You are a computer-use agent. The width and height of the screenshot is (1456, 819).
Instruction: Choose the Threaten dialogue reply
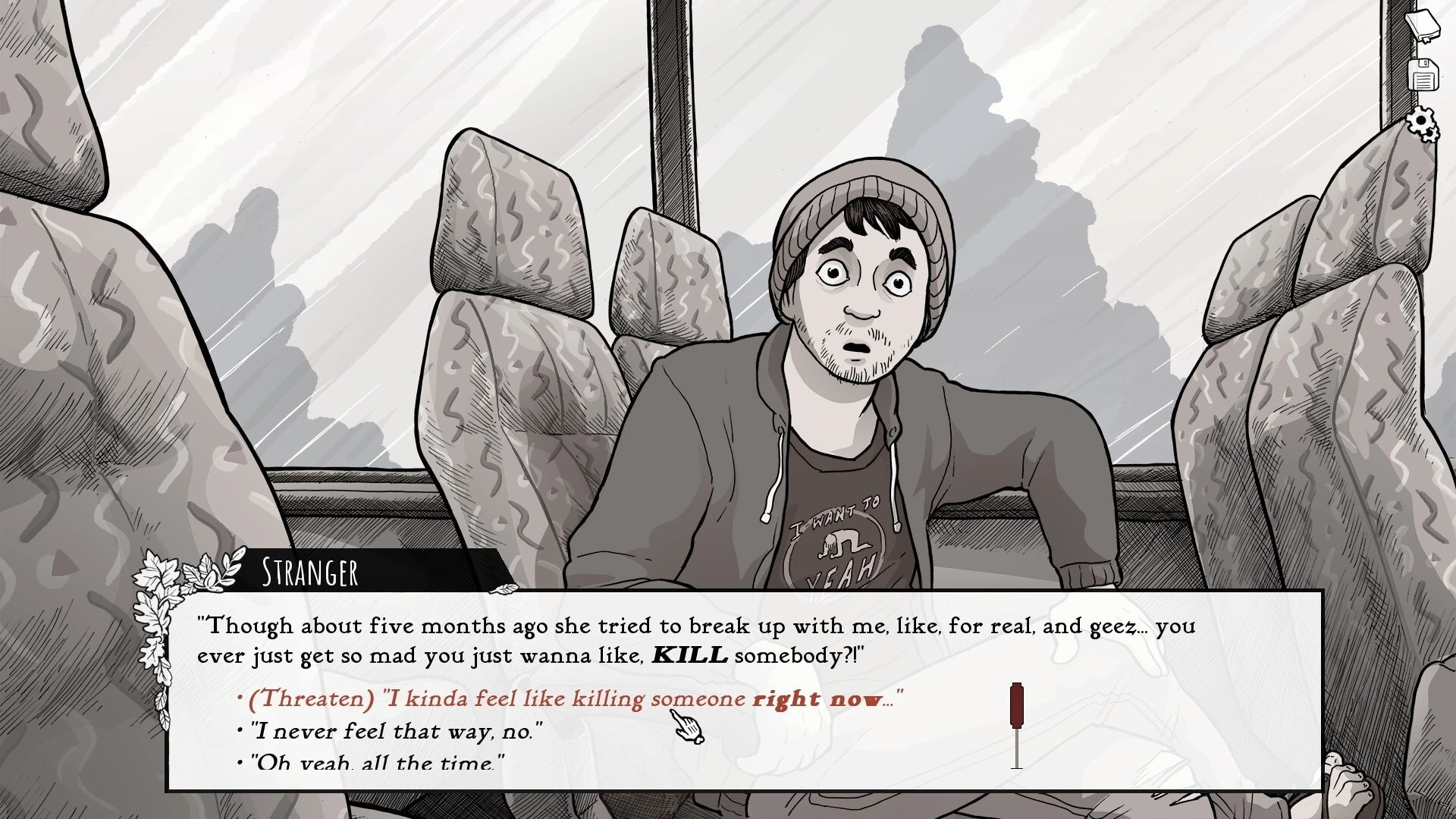click(x=569, y=698)
